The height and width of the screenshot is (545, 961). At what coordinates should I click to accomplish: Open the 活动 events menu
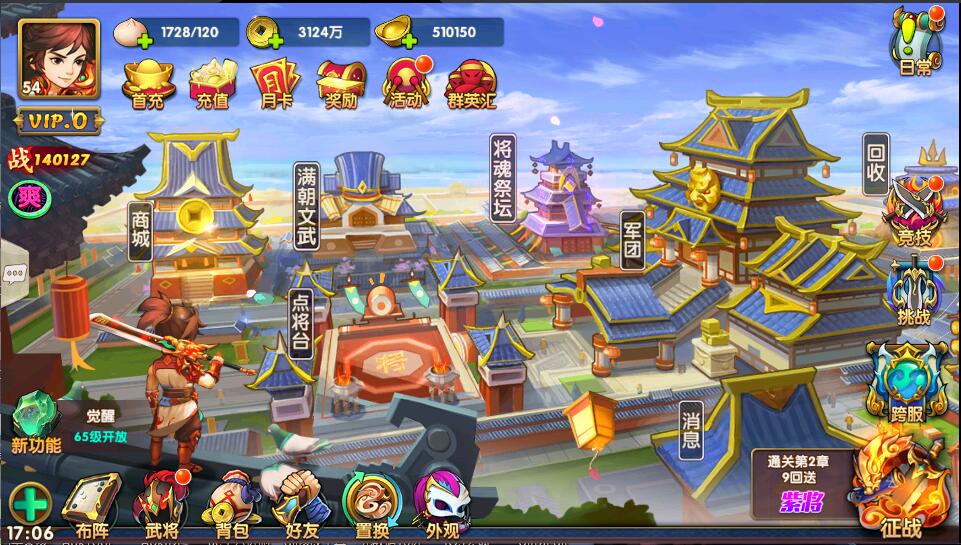[407, 83]
